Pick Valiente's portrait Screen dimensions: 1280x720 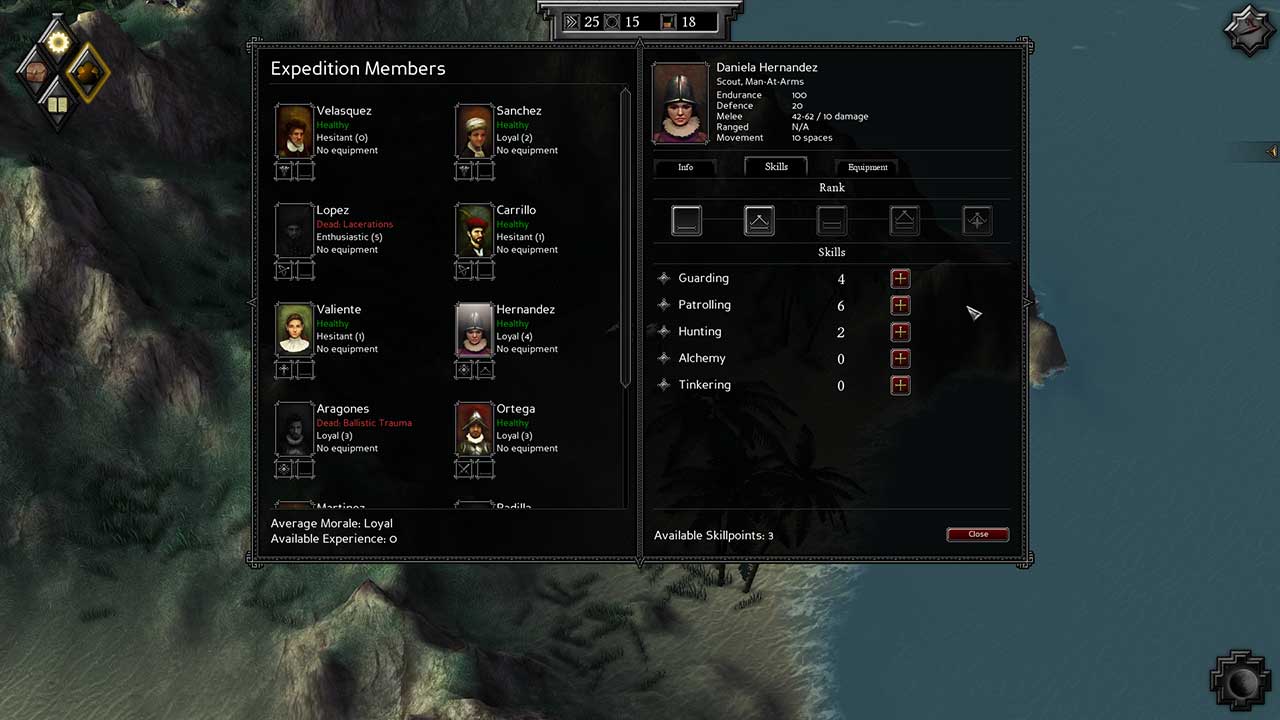(x=295, y=329)
